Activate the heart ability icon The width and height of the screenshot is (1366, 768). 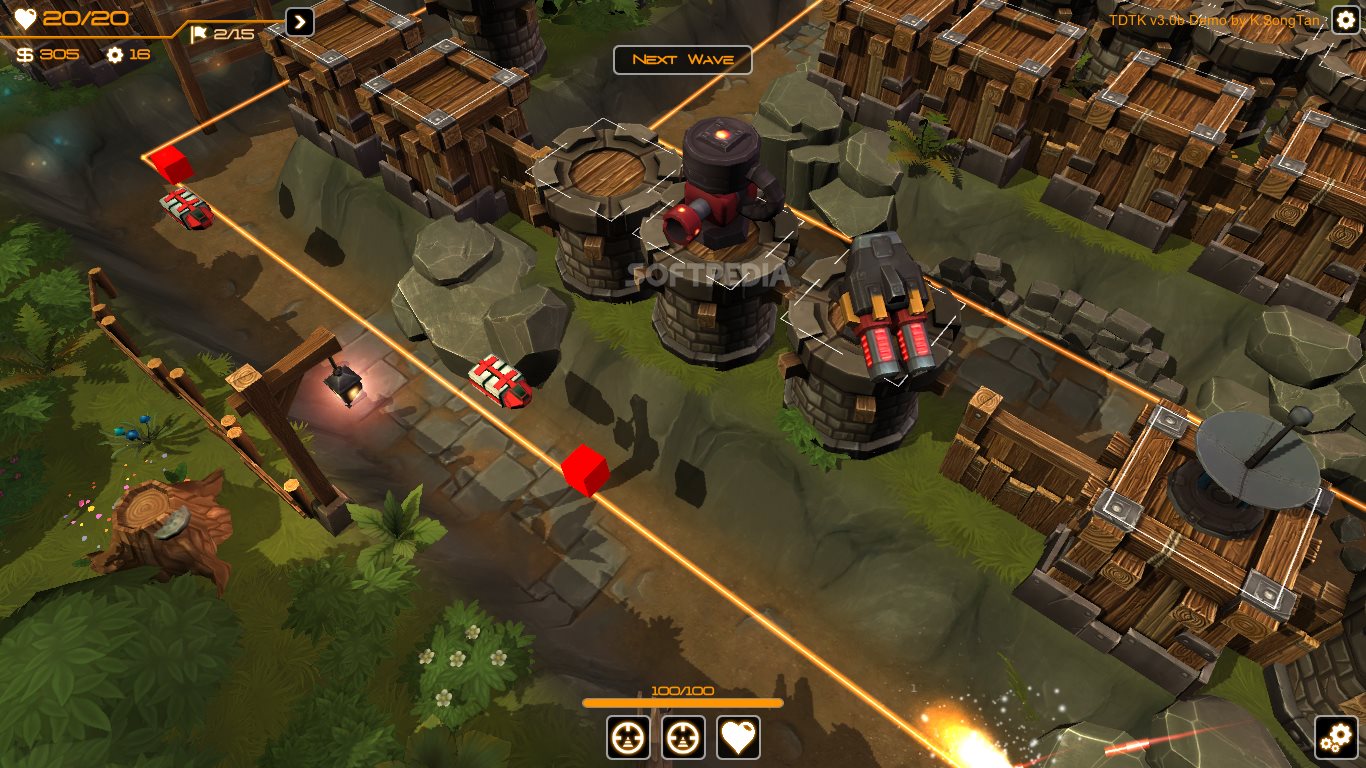pyautogui.click(x=739, y=738)
